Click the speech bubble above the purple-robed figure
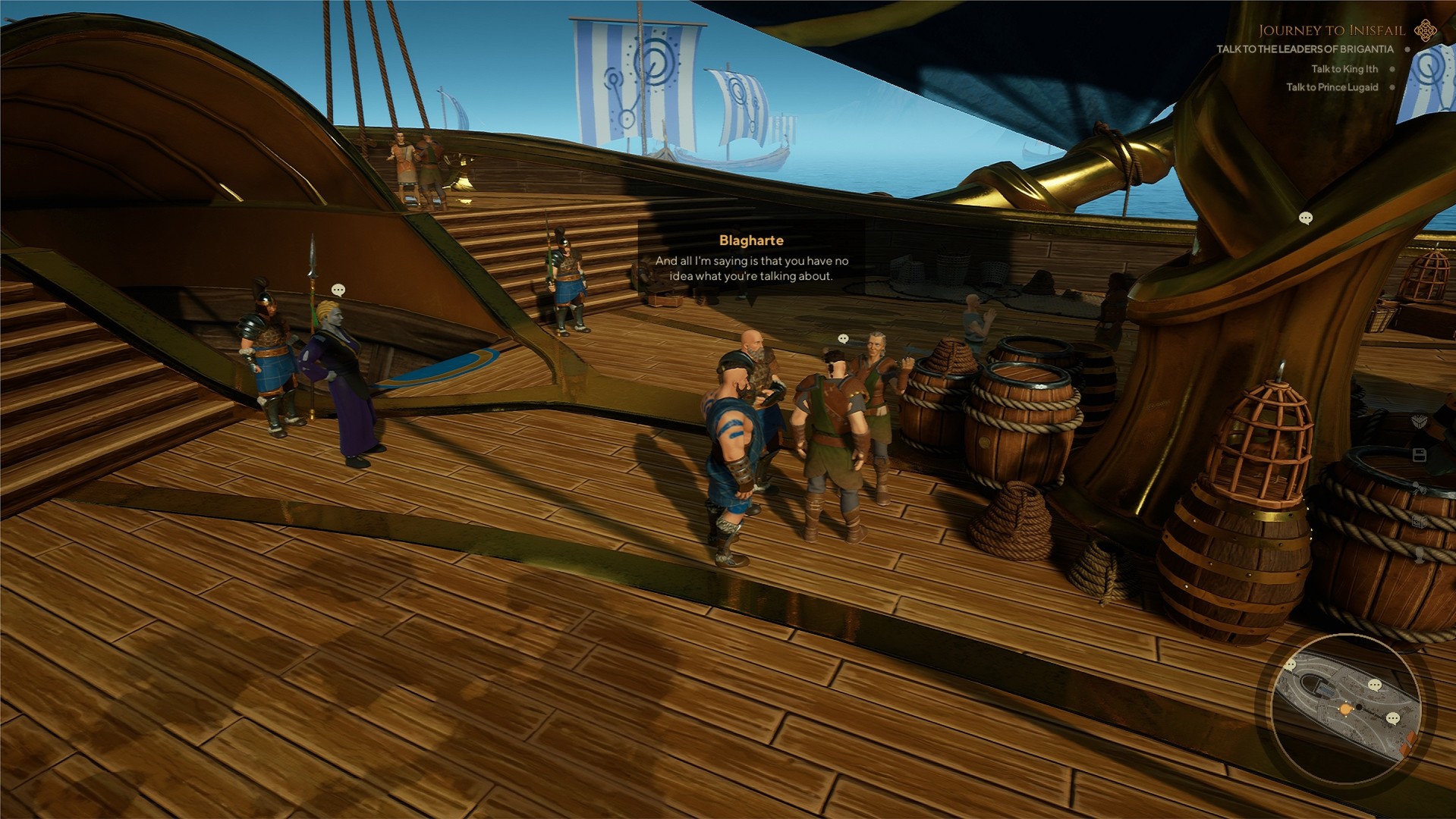Image resolution: width=1456 pixels, height=819 pixels. click(x=337, y=289)
